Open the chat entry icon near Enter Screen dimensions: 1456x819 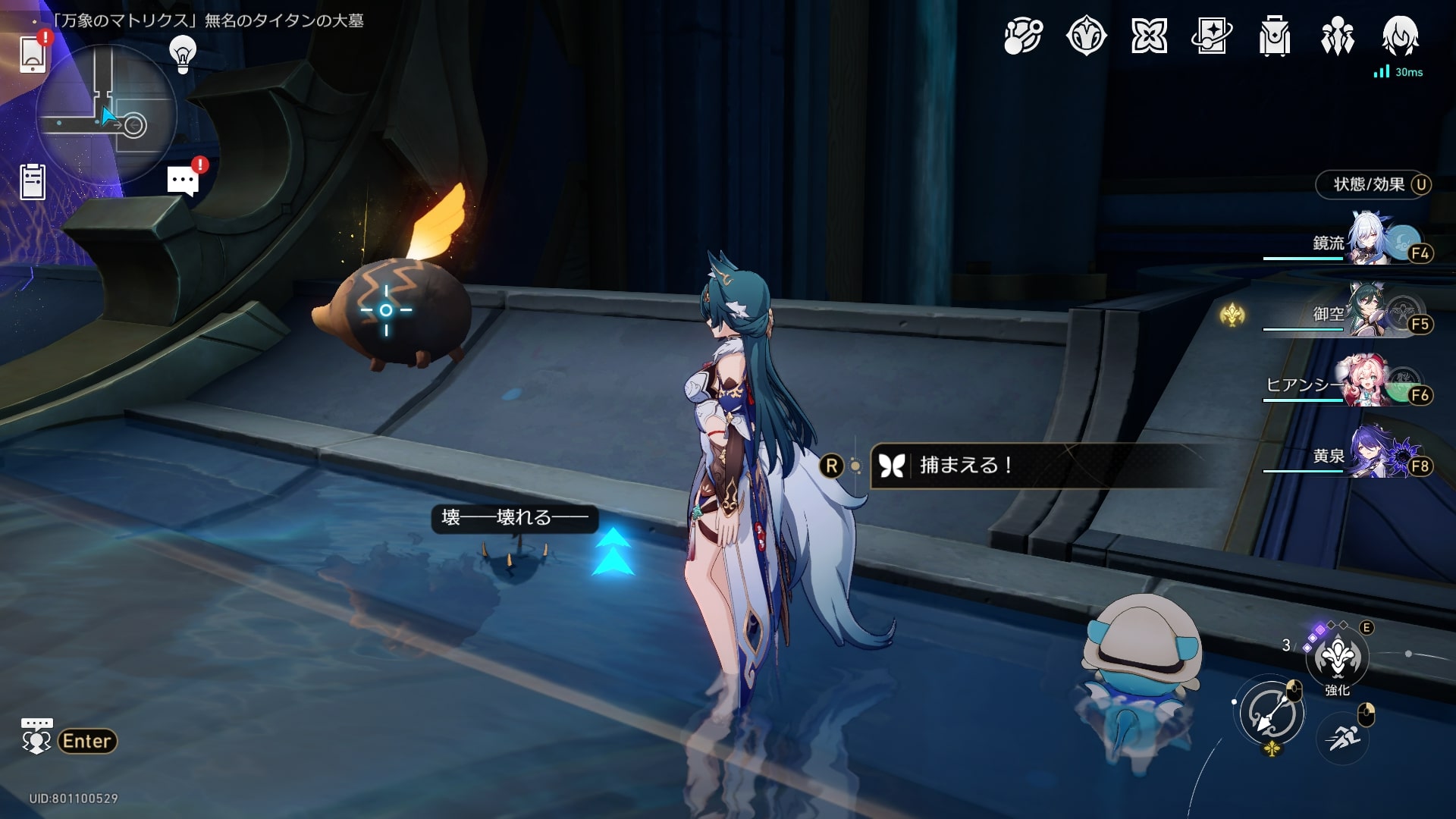36,737
